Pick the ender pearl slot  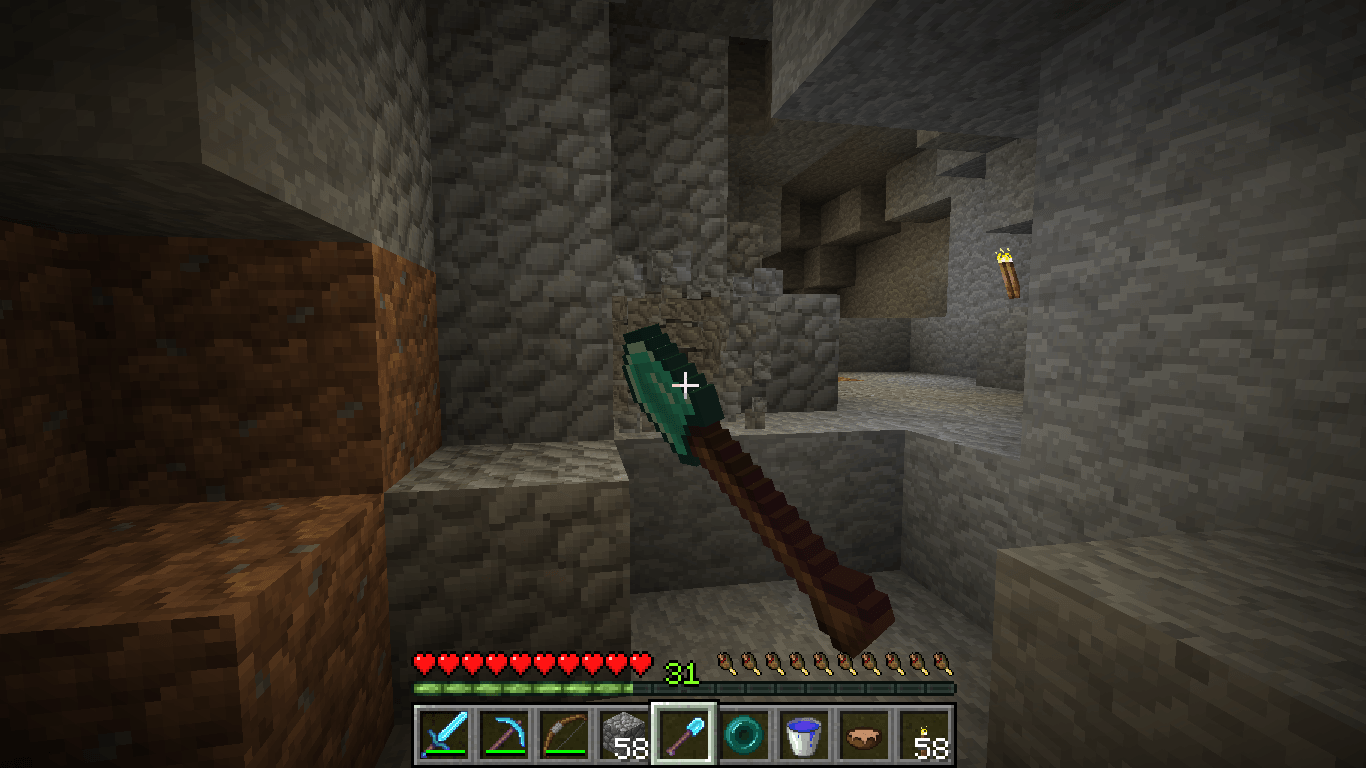coord(744,734)
